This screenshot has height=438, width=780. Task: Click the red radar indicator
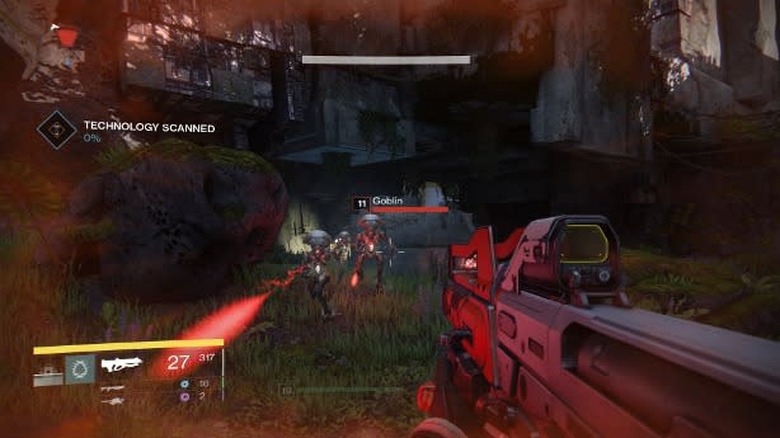[66, 36]
